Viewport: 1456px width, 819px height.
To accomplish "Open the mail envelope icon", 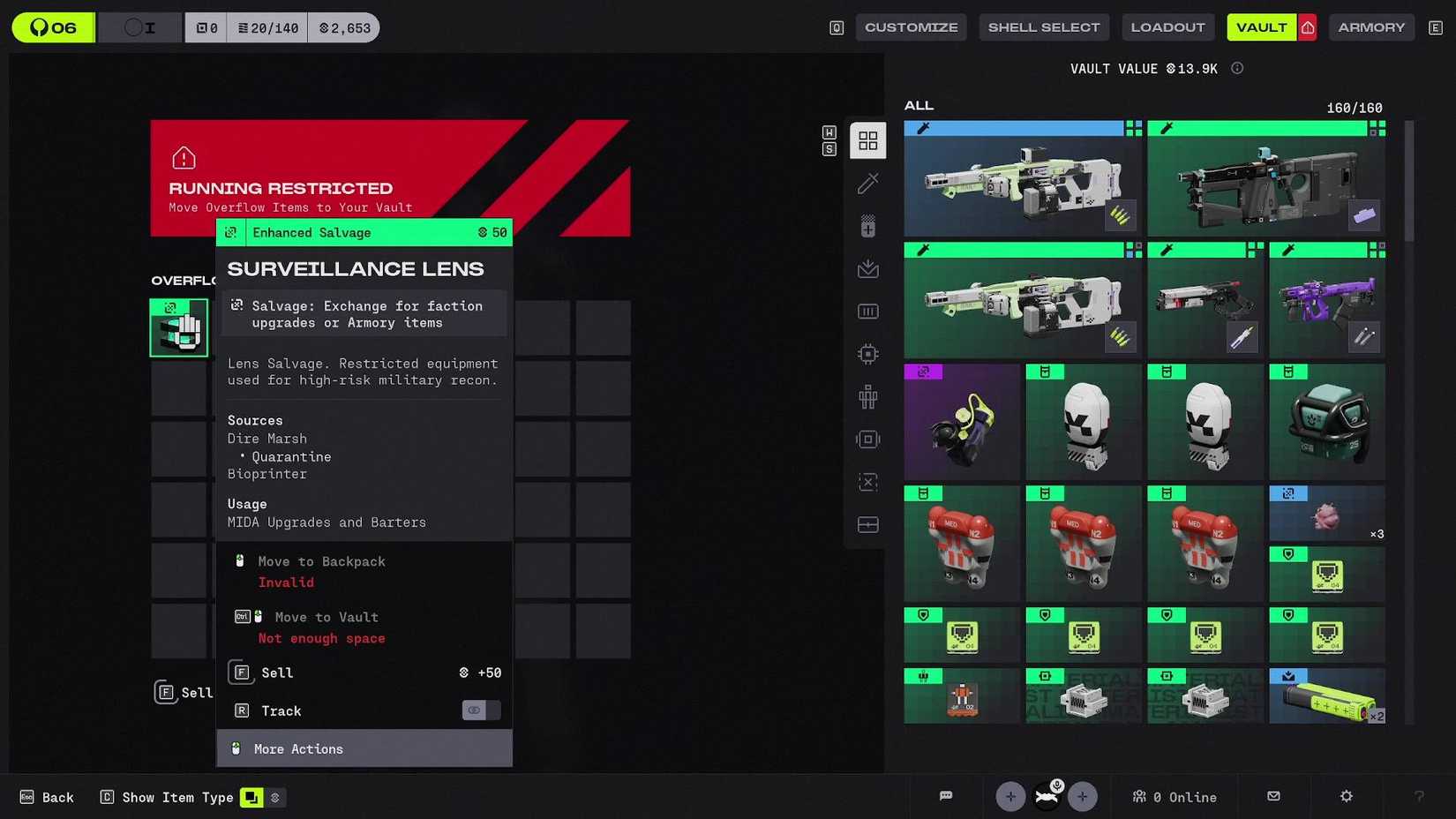I will click(x=1273, y=796).
